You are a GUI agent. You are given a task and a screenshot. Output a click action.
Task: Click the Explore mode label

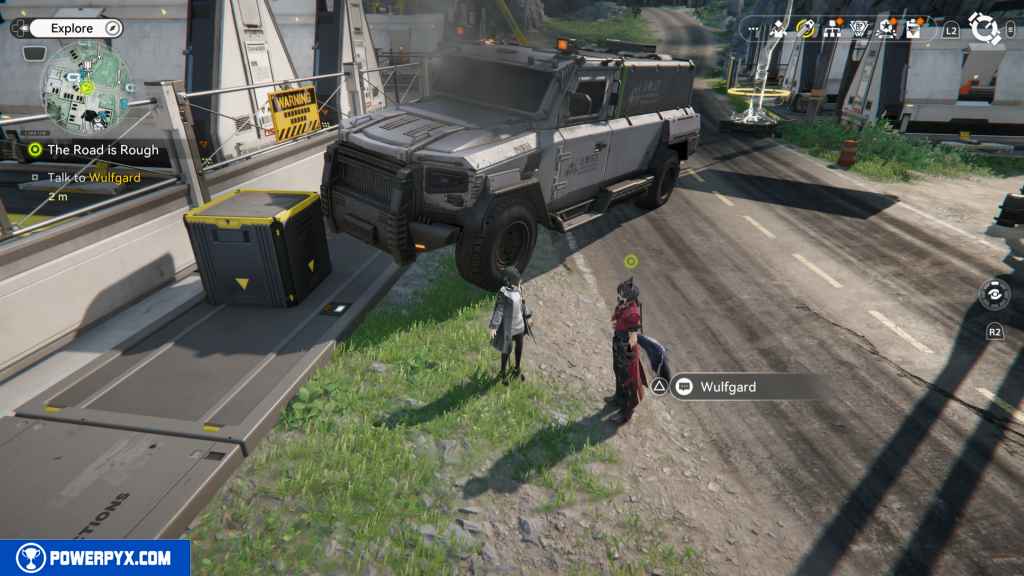pos(72,28)
